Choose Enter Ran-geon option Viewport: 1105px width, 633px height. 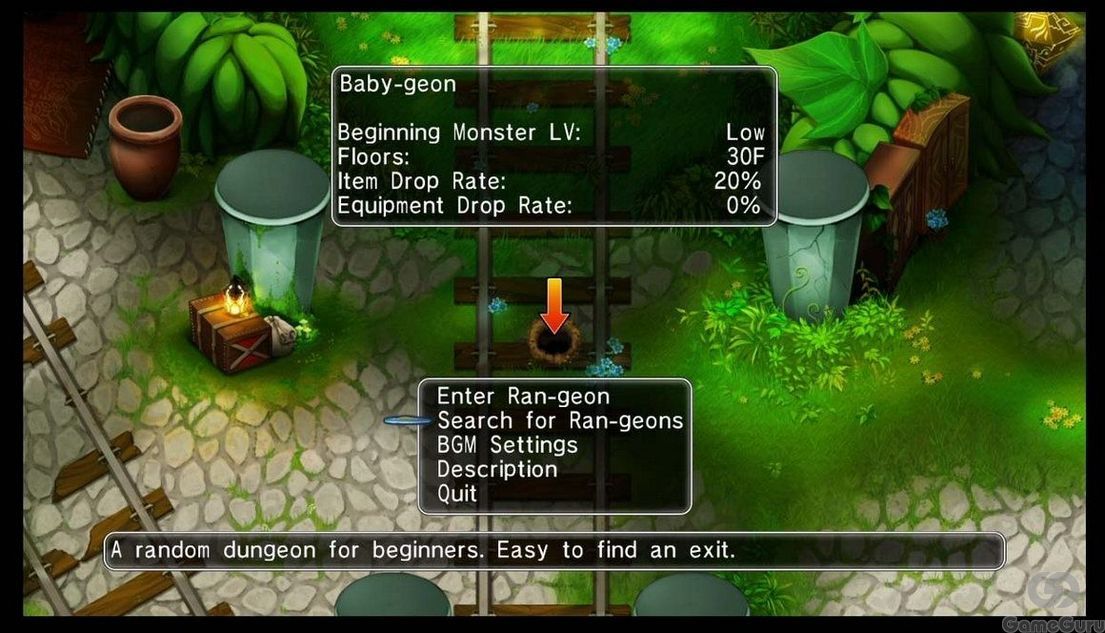click(x=523, y=397)
